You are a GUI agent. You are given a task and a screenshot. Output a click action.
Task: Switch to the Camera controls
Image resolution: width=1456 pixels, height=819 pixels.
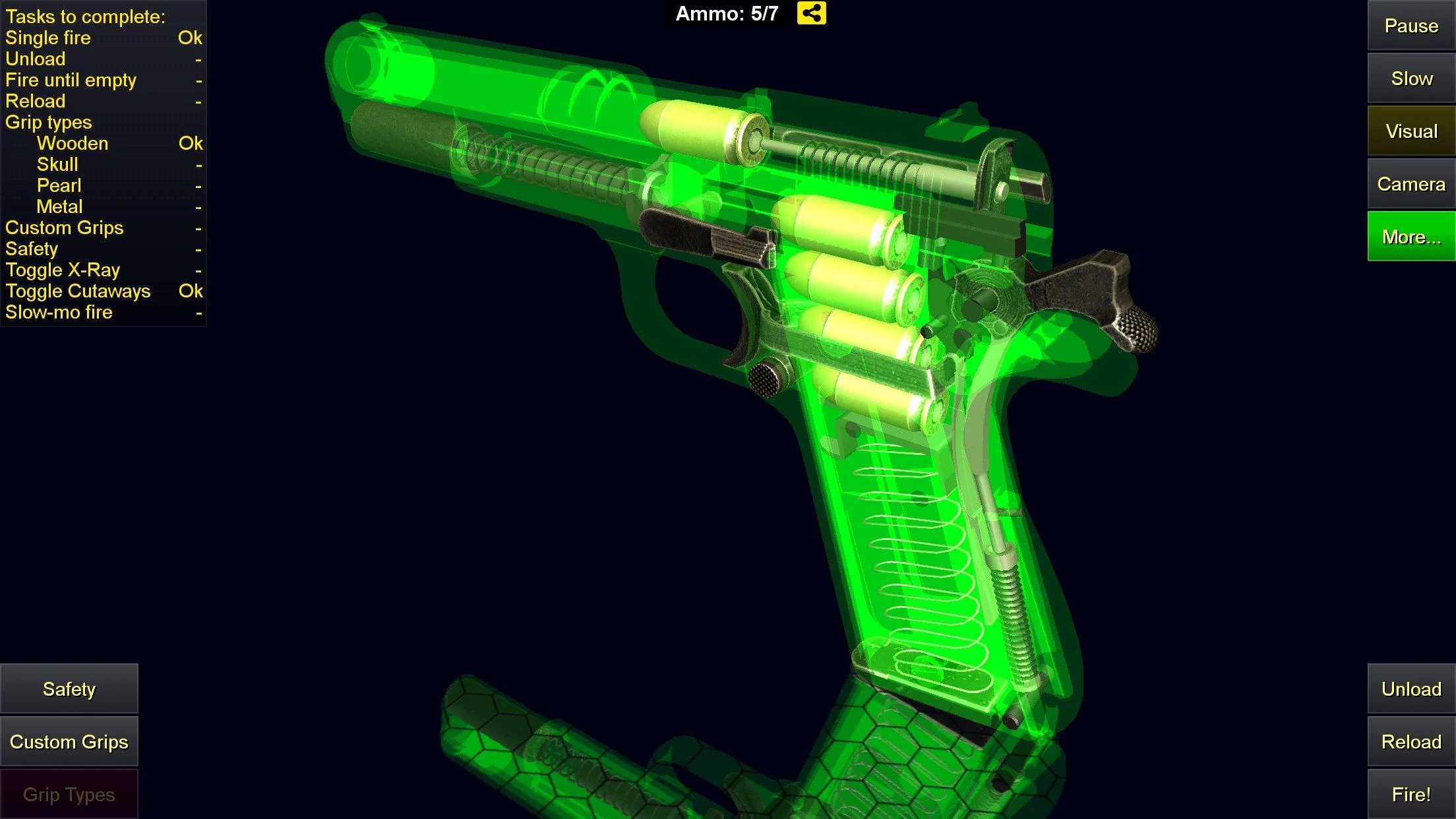point(1410,183)
